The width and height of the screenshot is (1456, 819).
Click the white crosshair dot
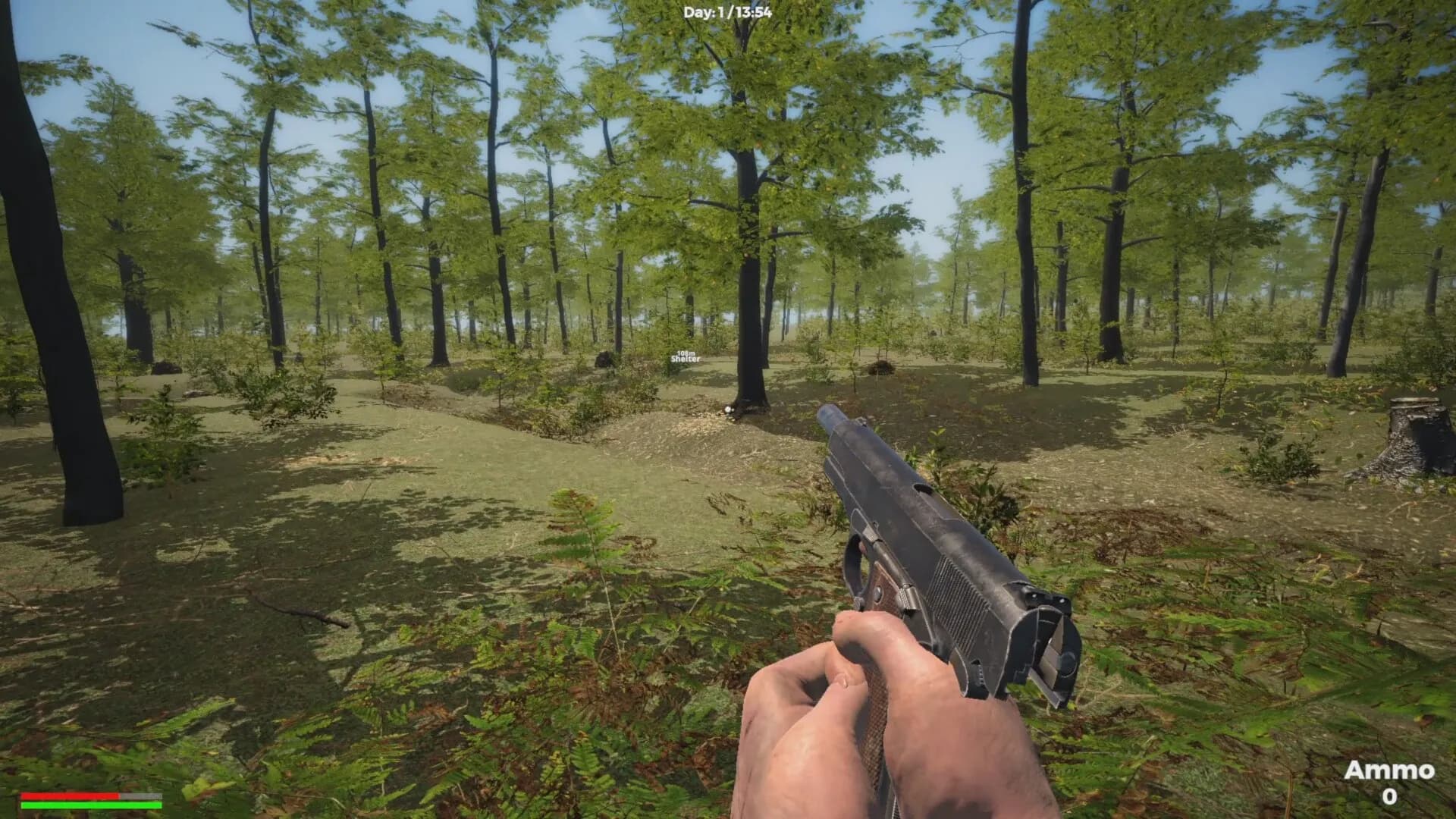click(x=728, y=409)
